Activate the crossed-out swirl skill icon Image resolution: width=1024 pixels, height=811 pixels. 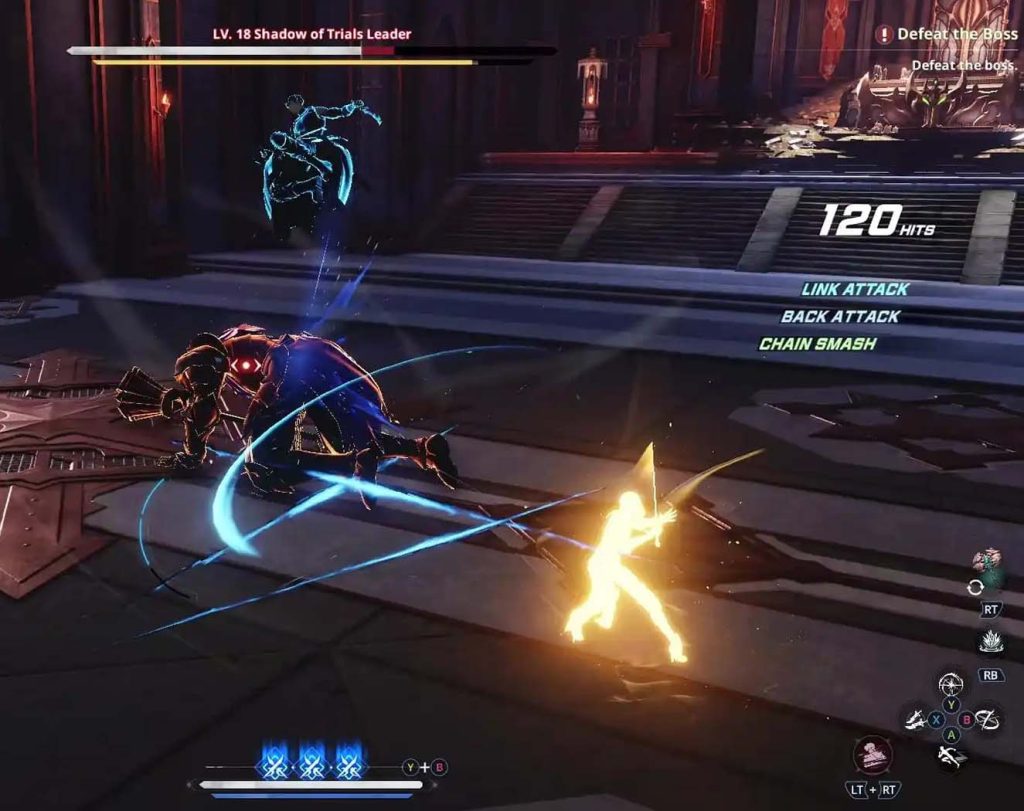(x=988, y=718)
